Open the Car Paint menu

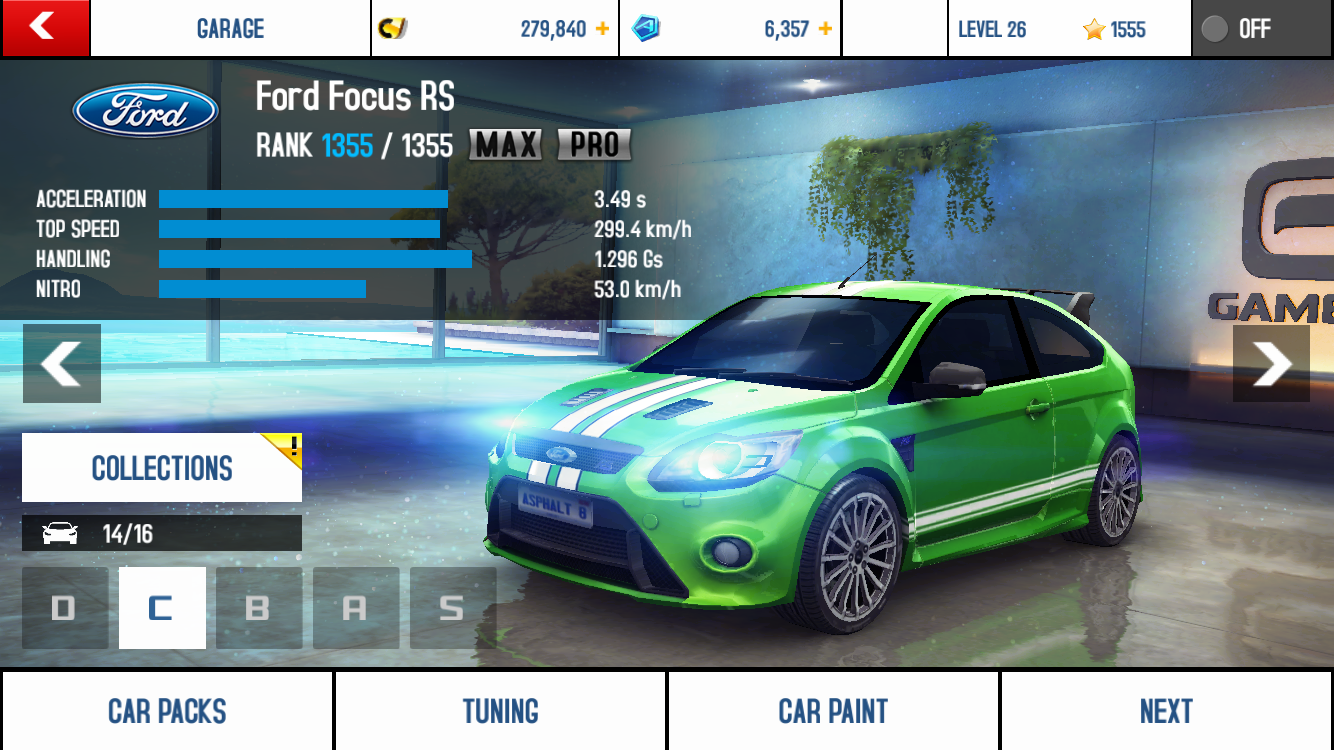pos(833,711)
